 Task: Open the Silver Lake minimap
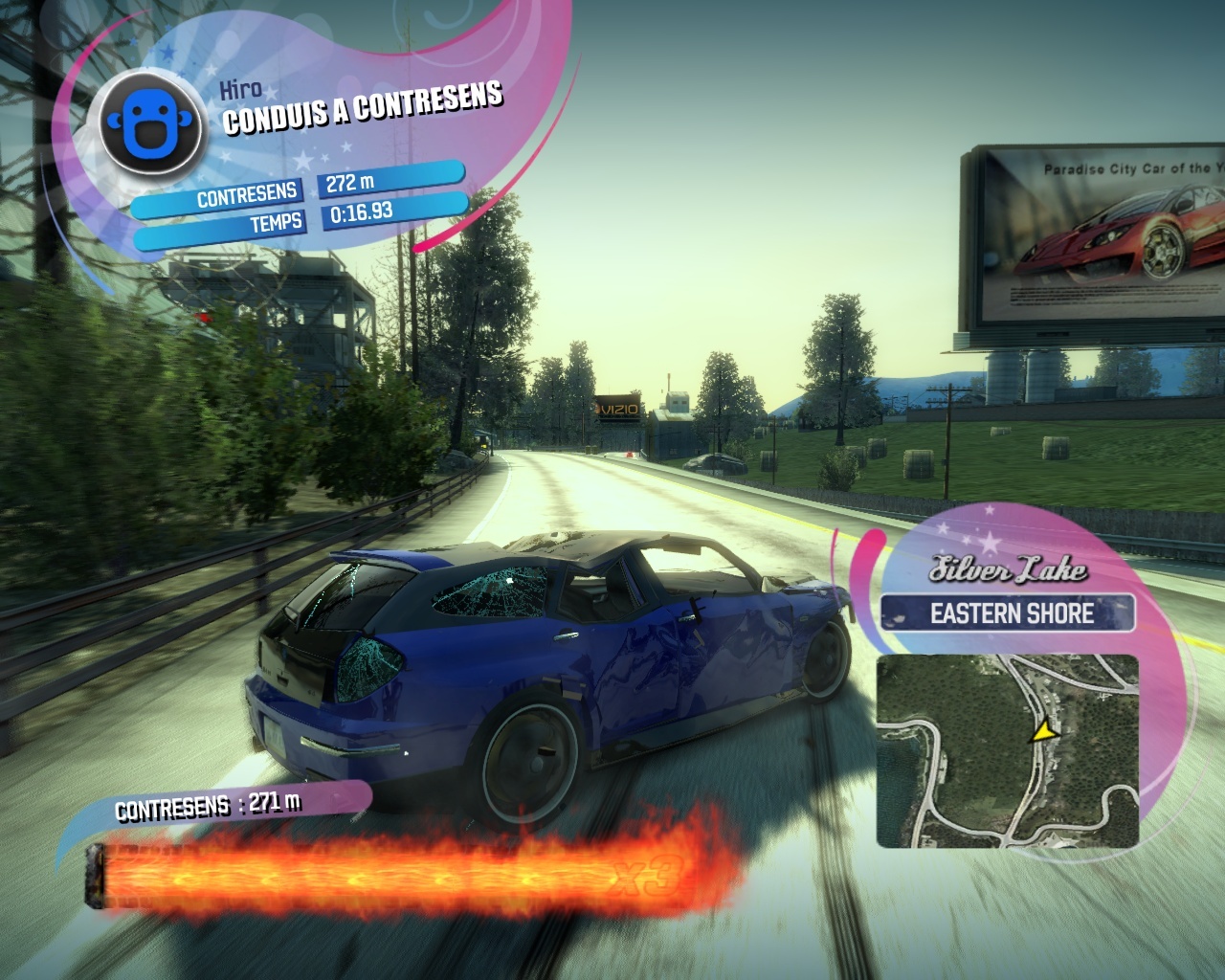pyautogui.click(x=1007, y=750)
